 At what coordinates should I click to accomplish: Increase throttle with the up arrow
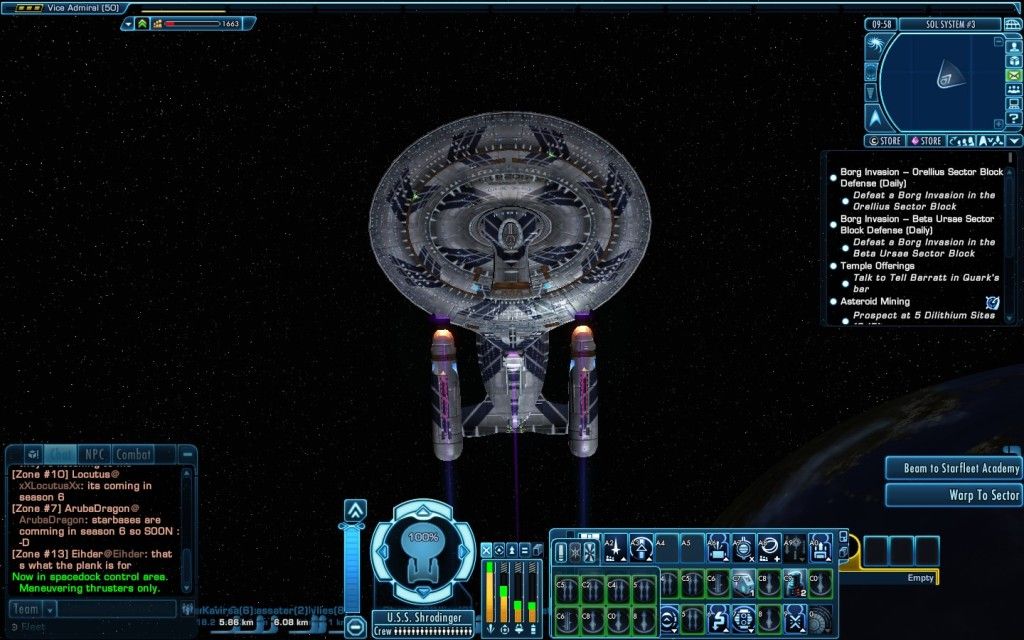355,510
